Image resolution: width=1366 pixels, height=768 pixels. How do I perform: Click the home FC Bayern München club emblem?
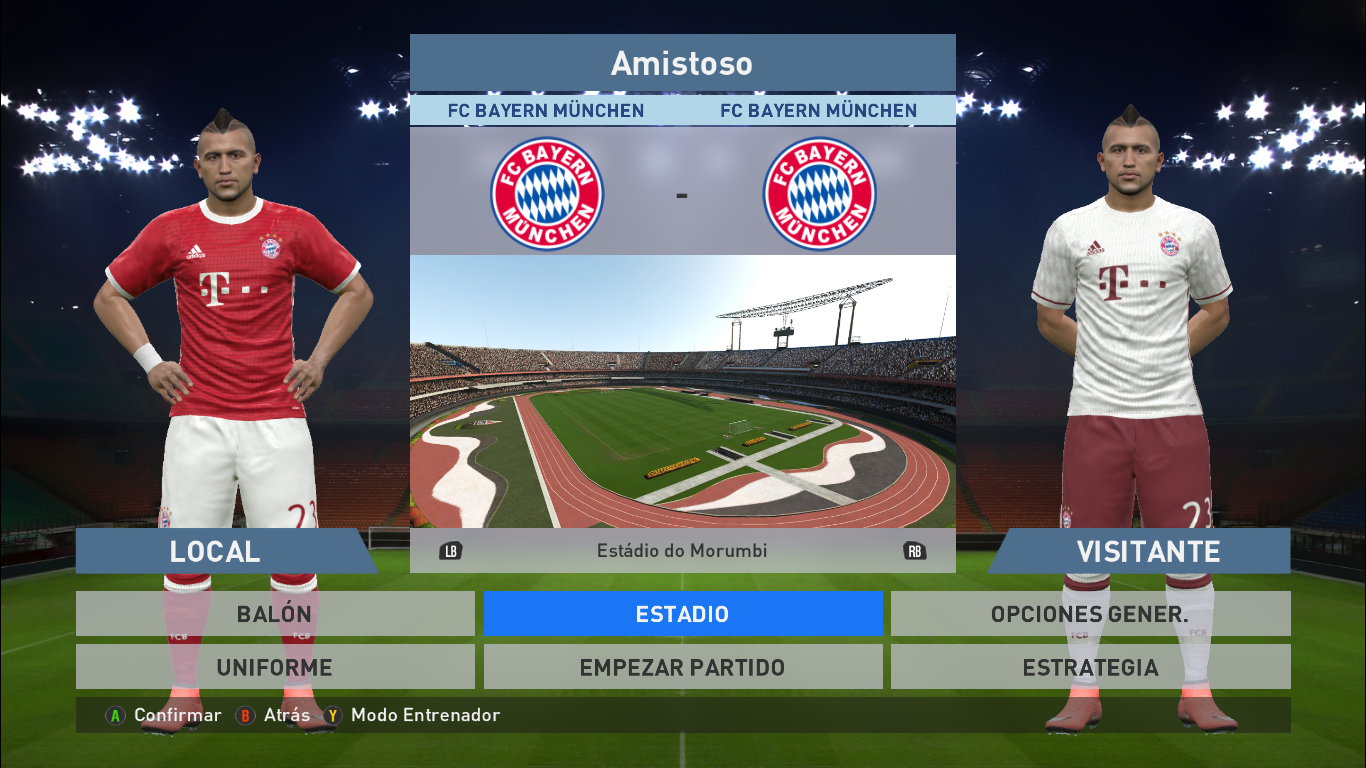pos(547,193)
